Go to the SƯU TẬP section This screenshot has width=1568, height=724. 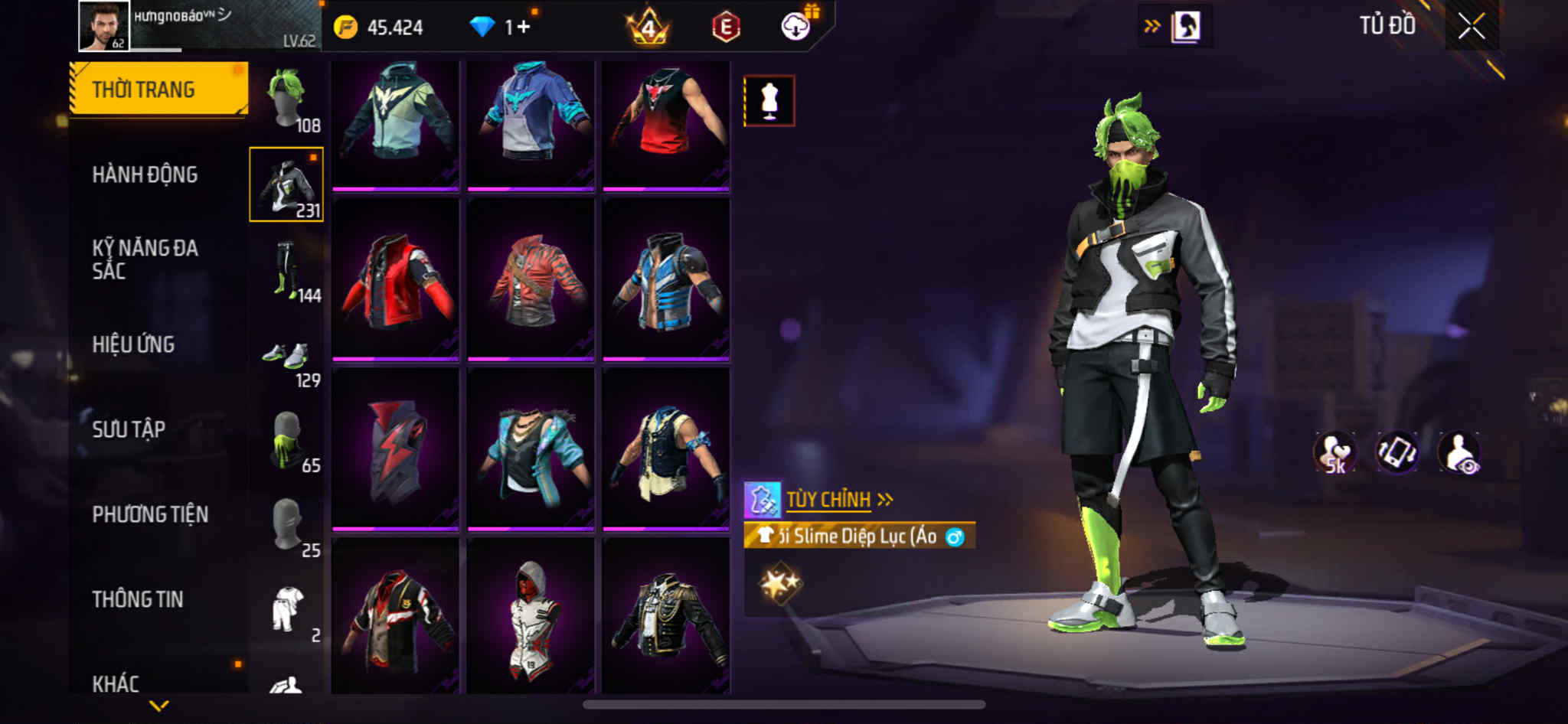129,429
